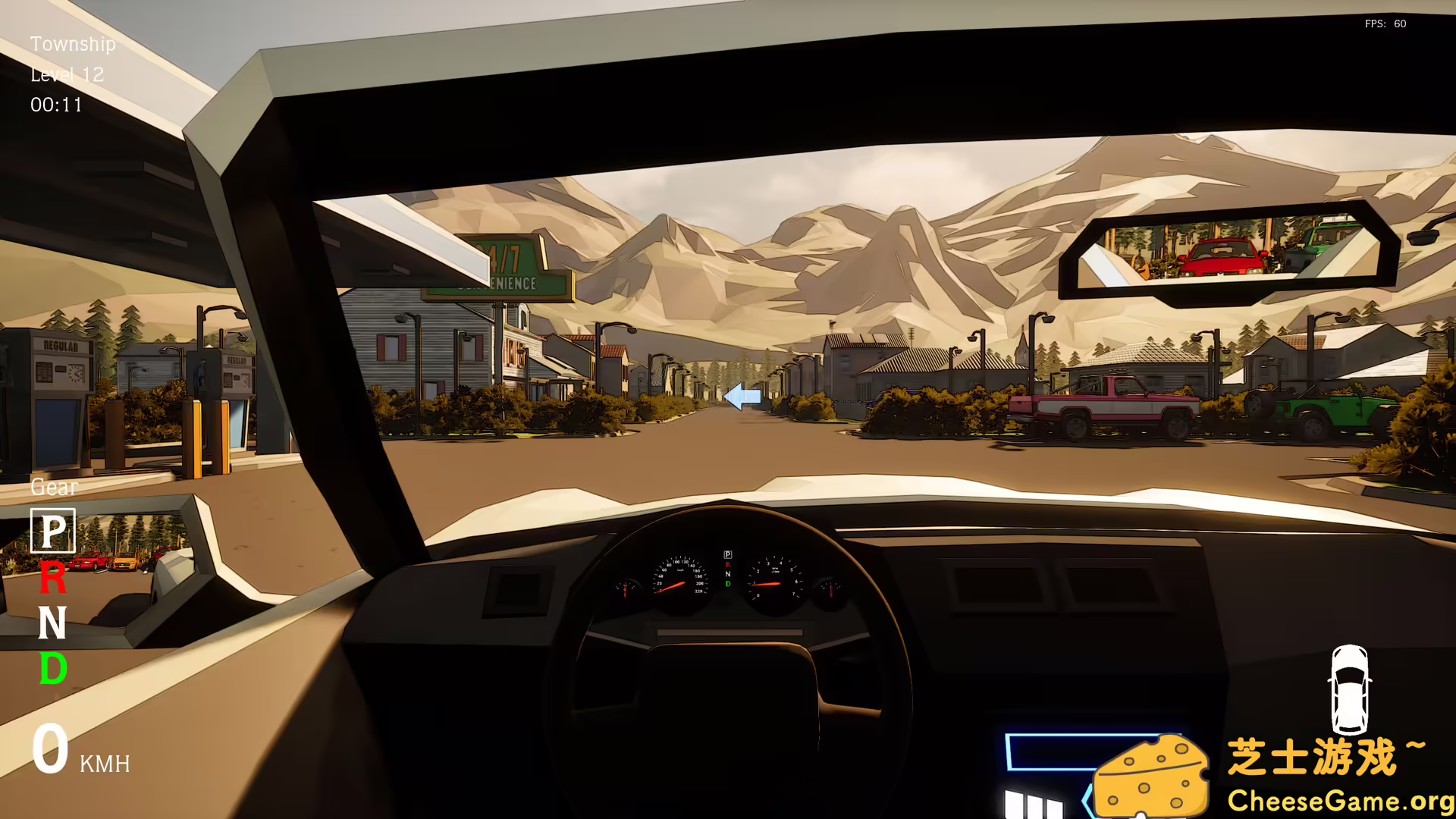
Task: Expand the Level 12 progress entry
Action: (x=67, y=75)
